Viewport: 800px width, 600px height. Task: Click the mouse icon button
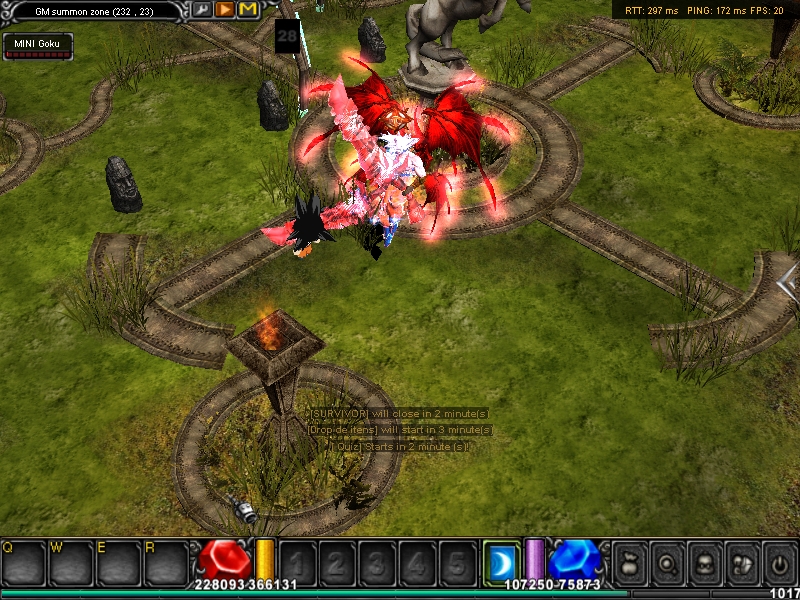[x=741, y=562]
